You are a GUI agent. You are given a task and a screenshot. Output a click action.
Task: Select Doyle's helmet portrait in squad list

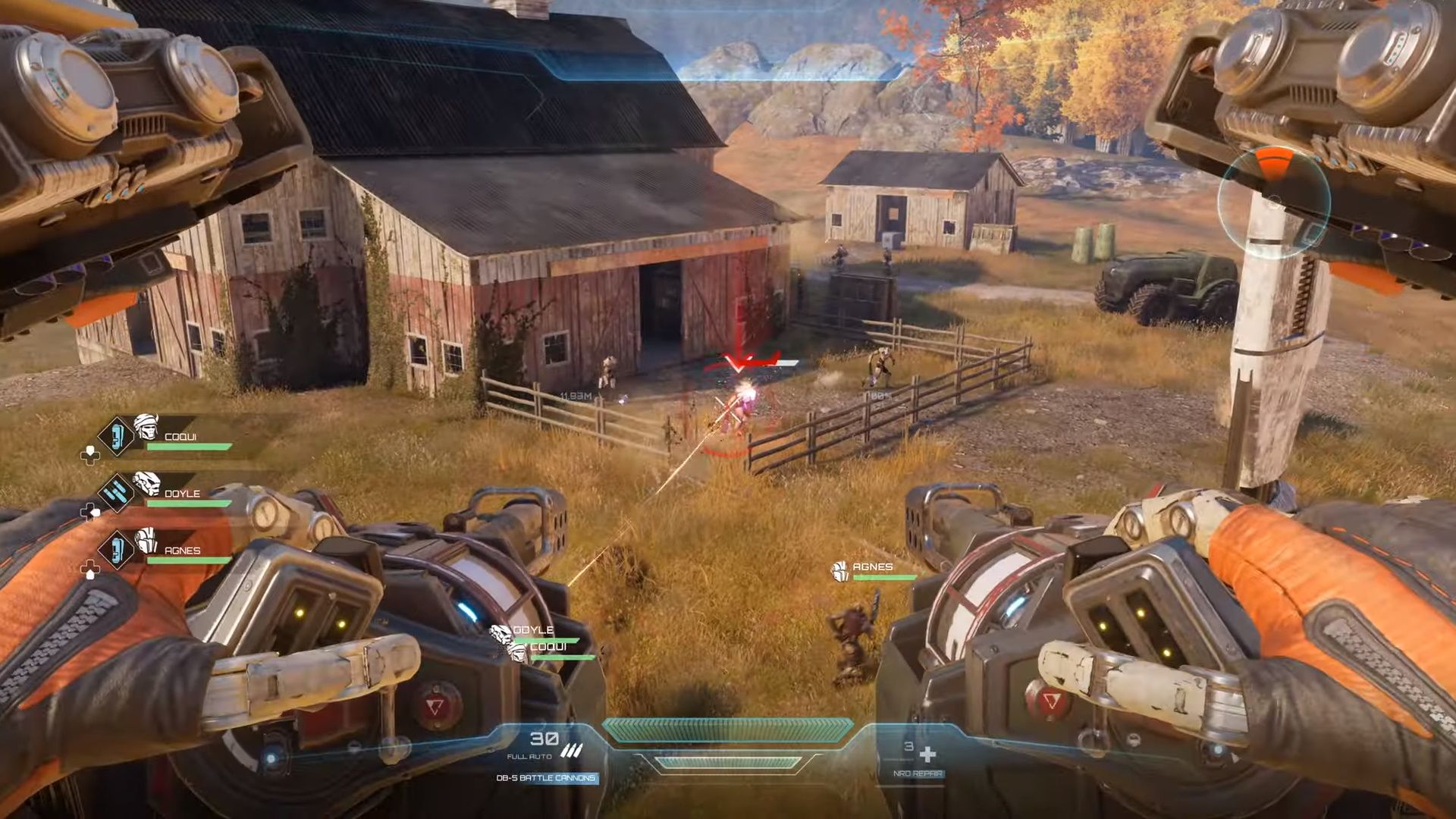146,483
